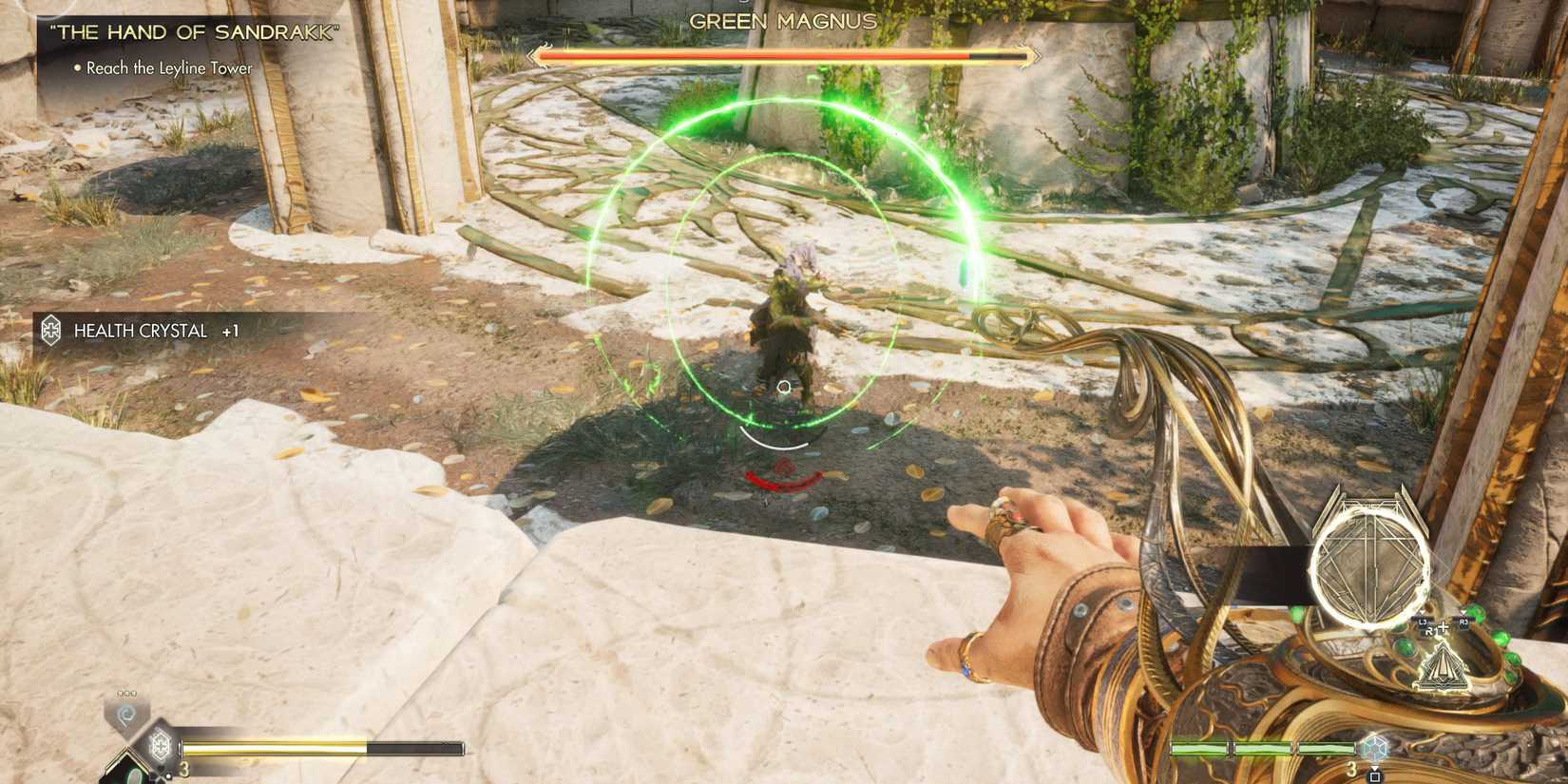Select the large circular glowing spell sigil
This screenshot has height=784, width=1568.
(x=1369, y=565)
